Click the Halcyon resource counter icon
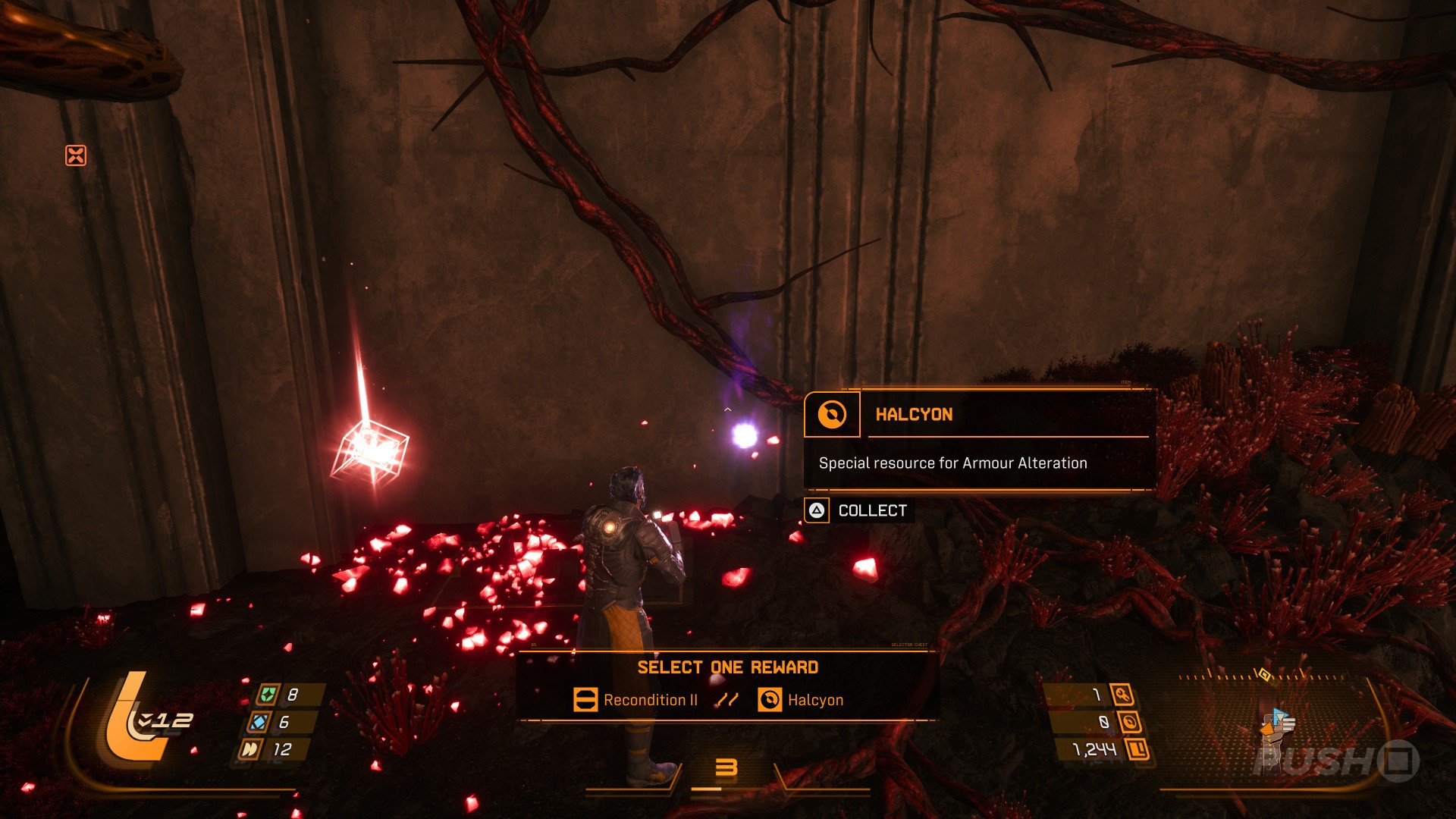1456x819 pixels. (1129, 722)
